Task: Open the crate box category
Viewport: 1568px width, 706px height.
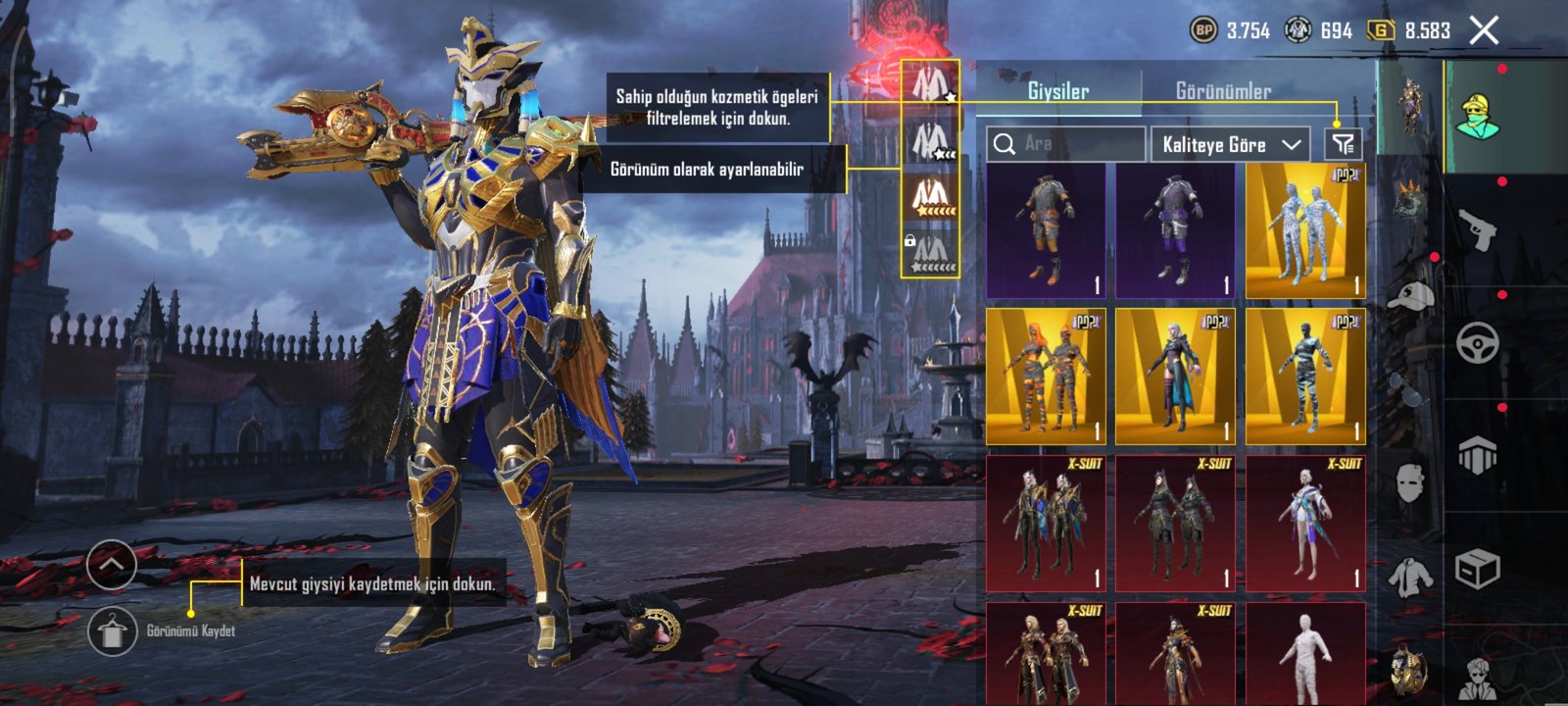Action: [1478, 569]
